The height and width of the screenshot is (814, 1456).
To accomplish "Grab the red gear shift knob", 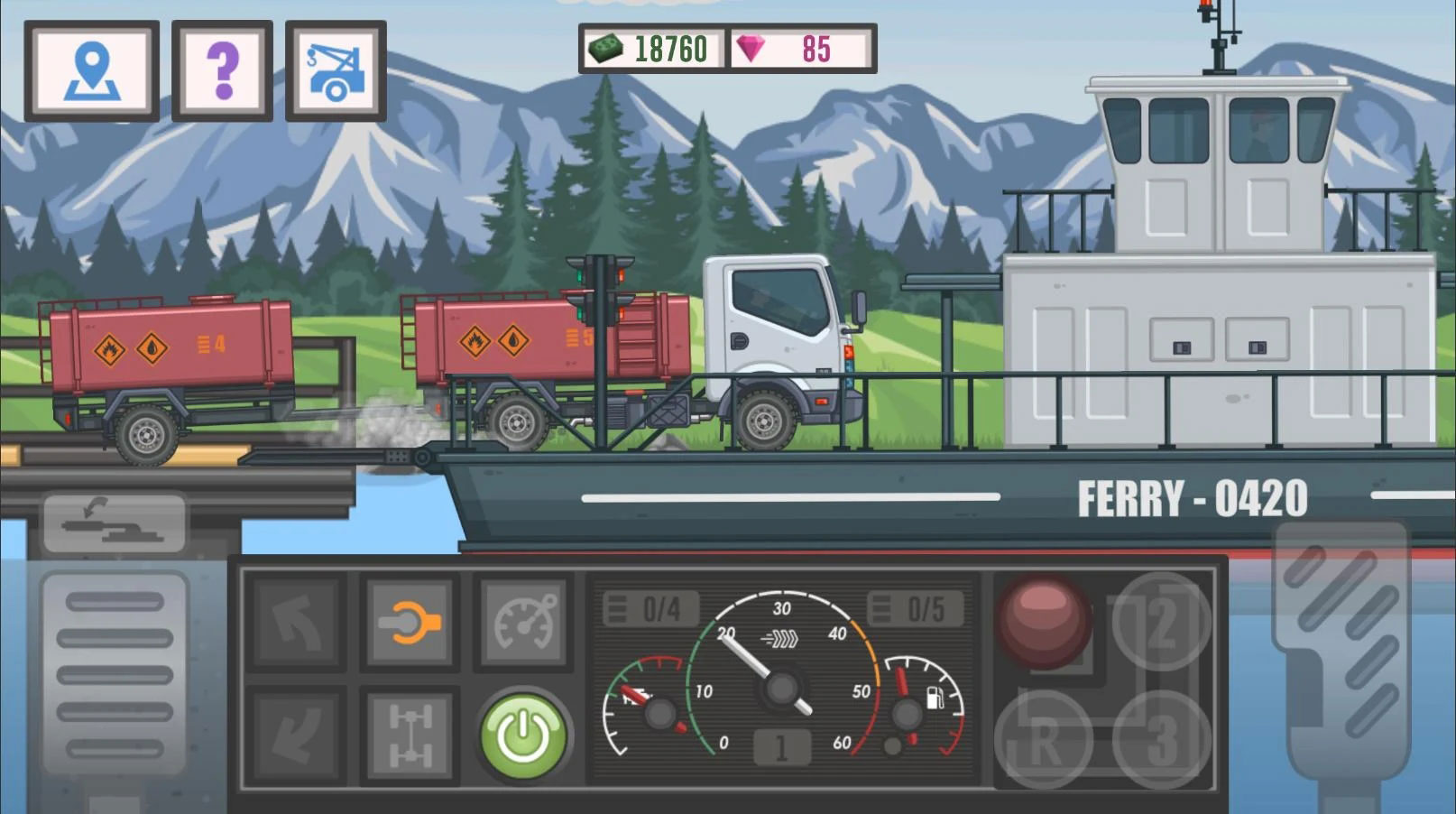I will point(1043,622).
